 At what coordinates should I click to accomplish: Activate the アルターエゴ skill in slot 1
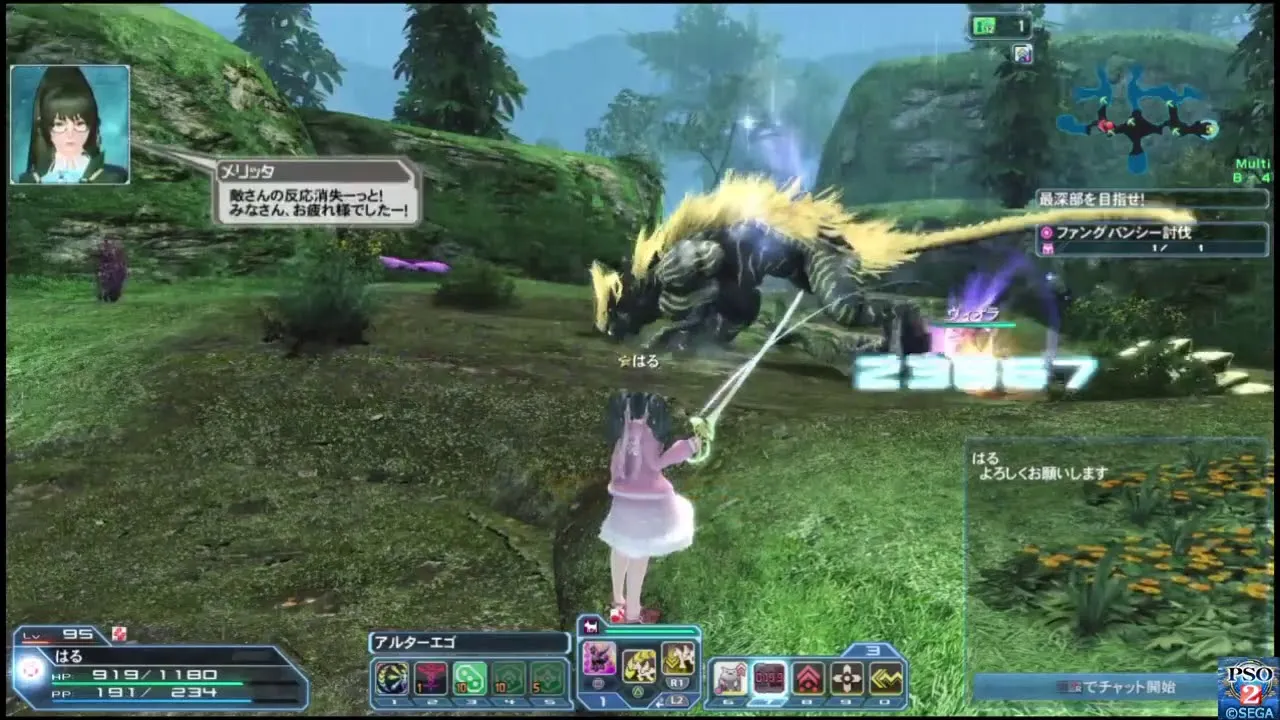(391, 679)
